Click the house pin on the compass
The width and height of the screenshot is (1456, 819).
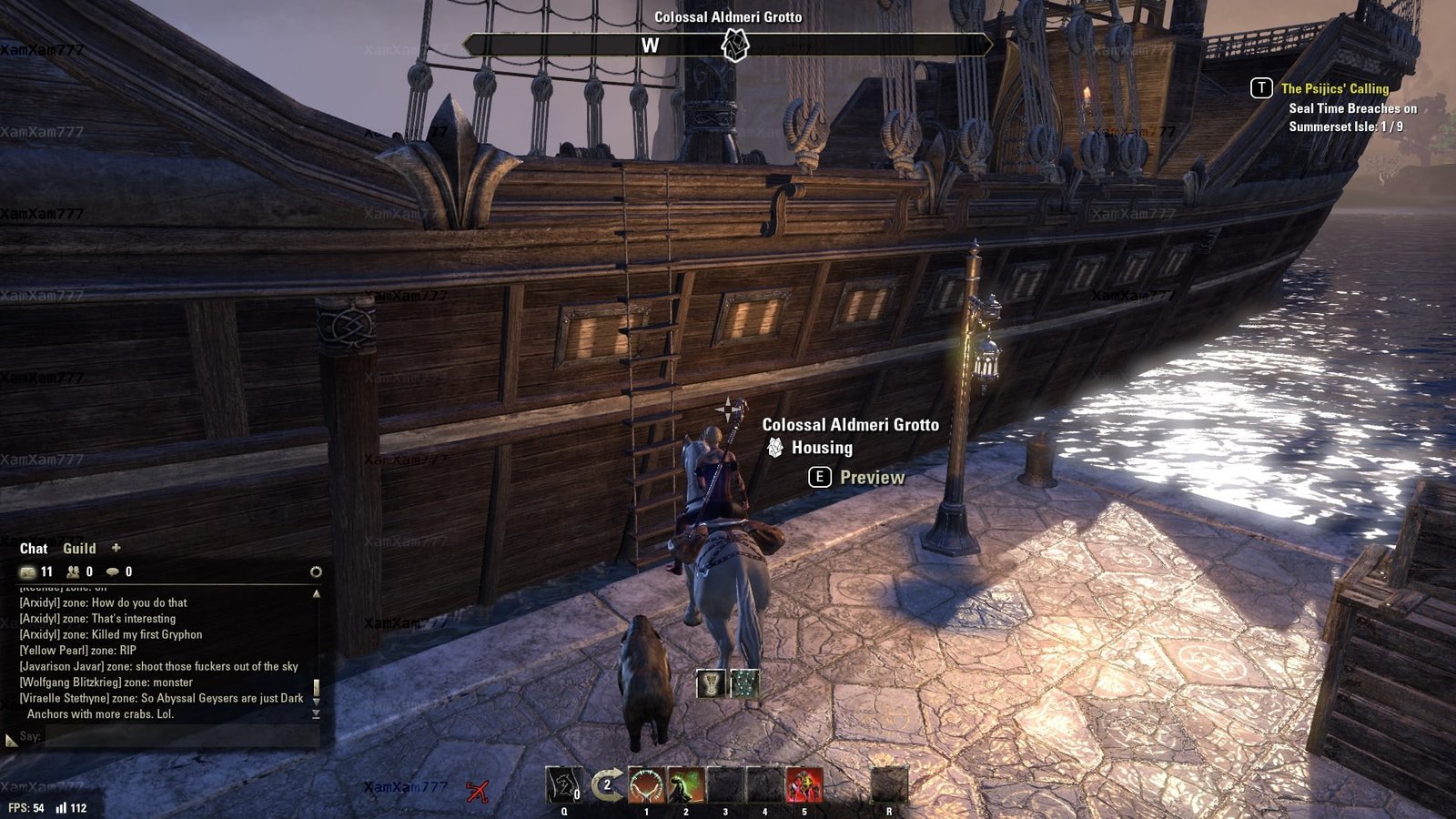click(734, 45)
